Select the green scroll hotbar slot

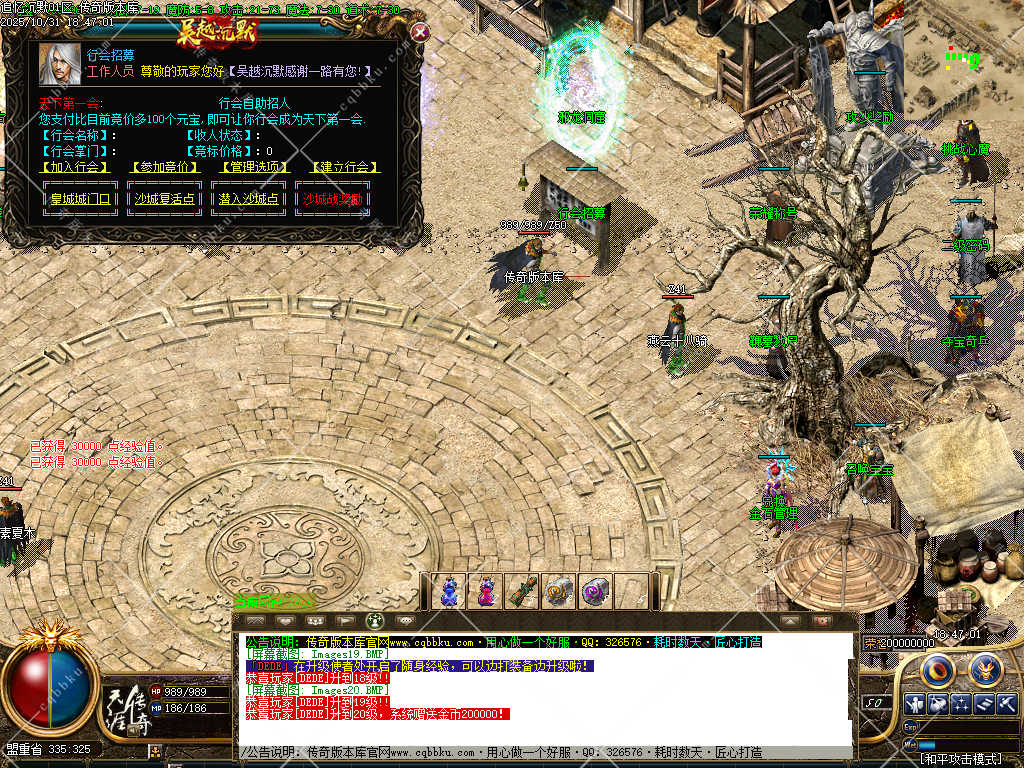click(522, 591)
